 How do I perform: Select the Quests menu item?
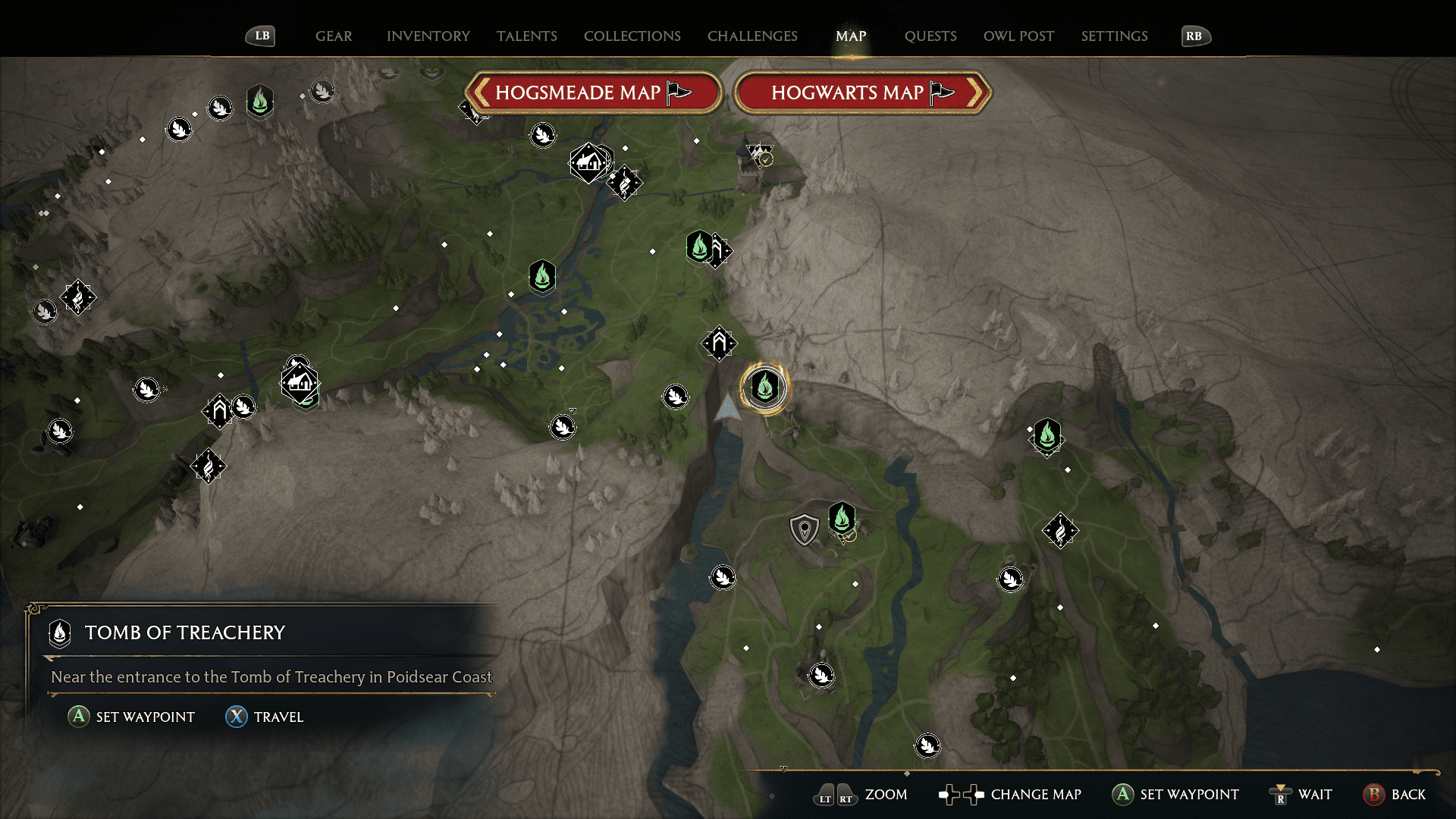(930, 36)
